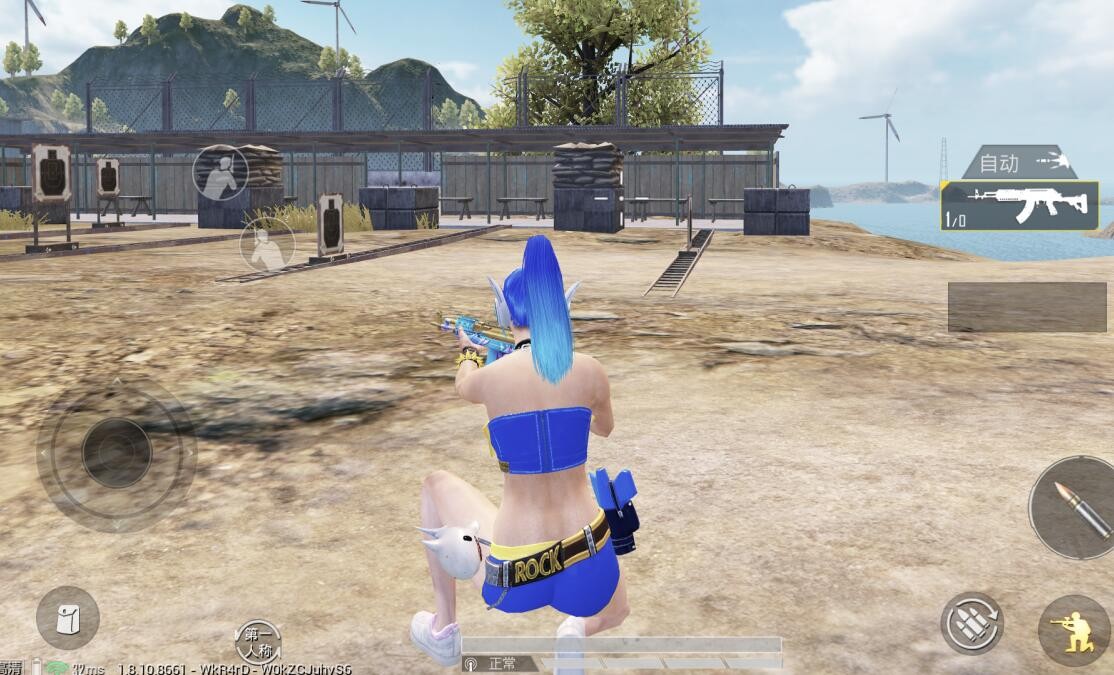This screenshot has height=675, width=1114.
Task: Open the backpack inventory
Action: [68, 618]
